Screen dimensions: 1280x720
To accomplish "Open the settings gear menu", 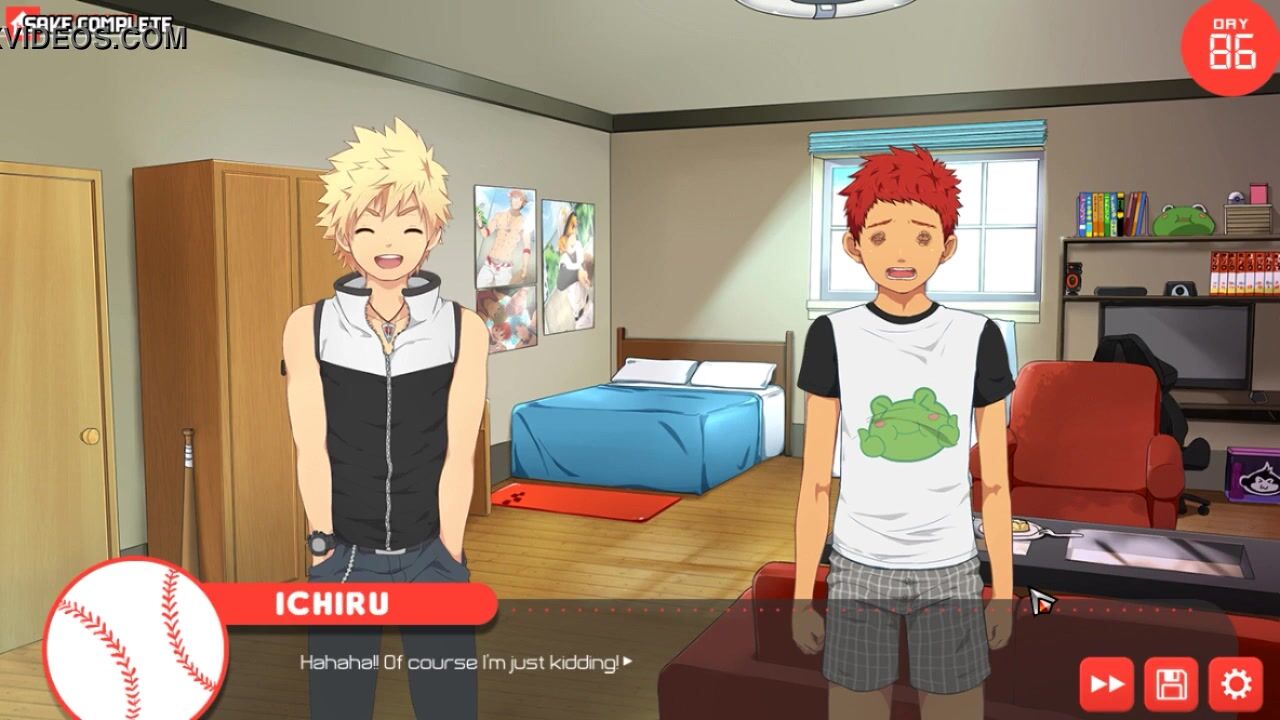I will tap(1236, 685).
